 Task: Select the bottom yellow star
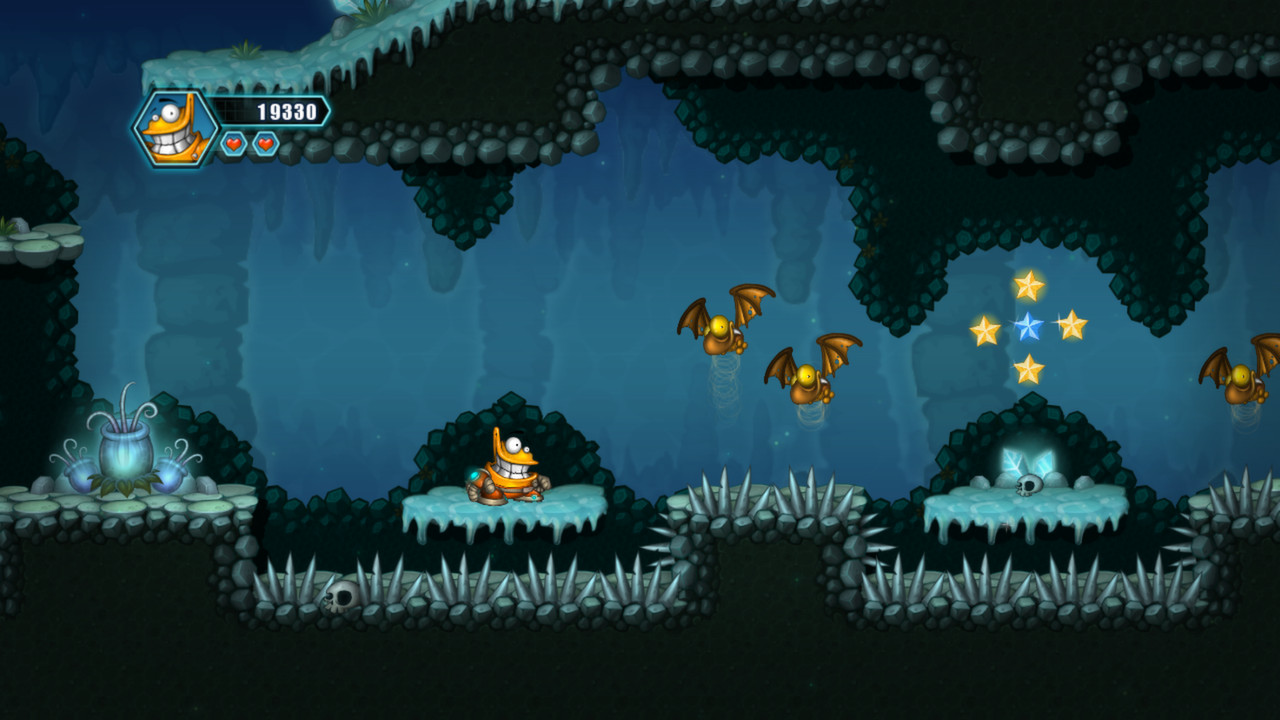coord(1029,366)
